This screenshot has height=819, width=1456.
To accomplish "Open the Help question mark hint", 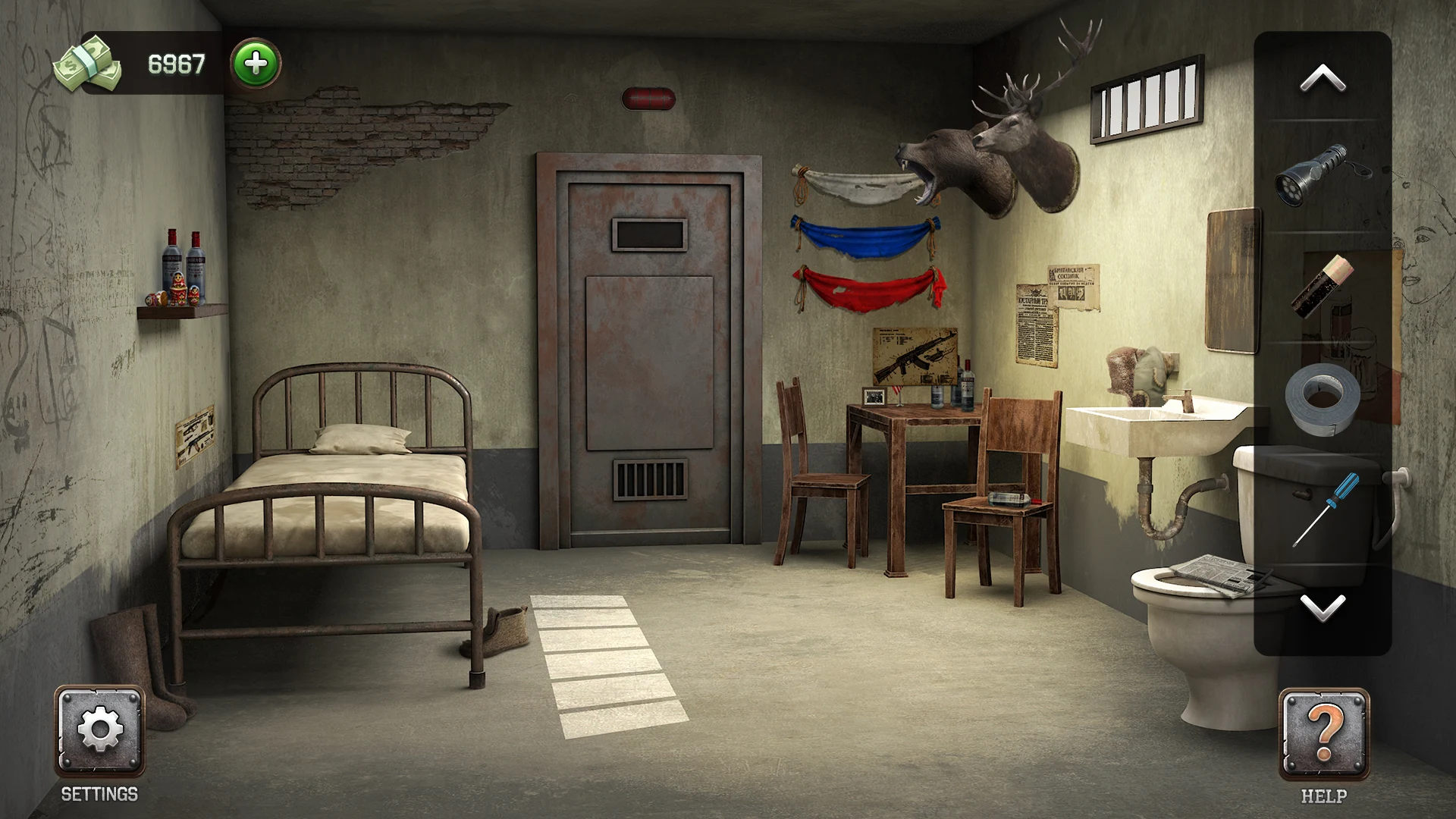I will pyautogui.click(x=1323, y=734).
